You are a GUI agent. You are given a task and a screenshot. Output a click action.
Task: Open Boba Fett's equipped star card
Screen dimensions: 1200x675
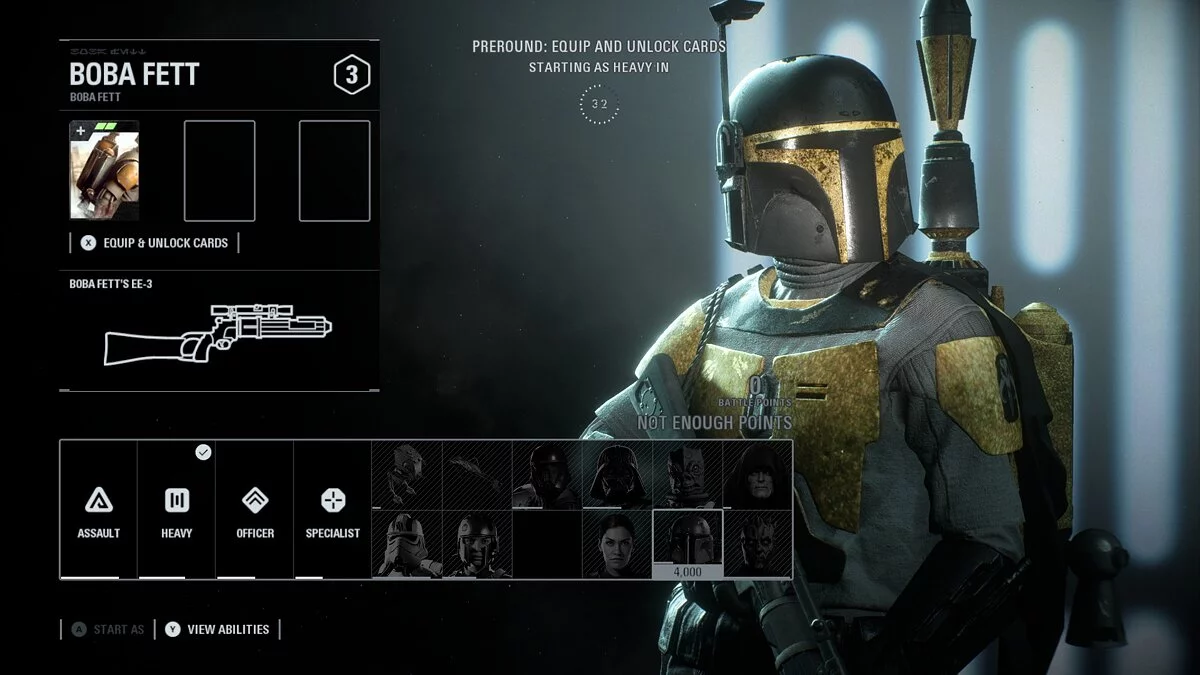pos(104,170)
